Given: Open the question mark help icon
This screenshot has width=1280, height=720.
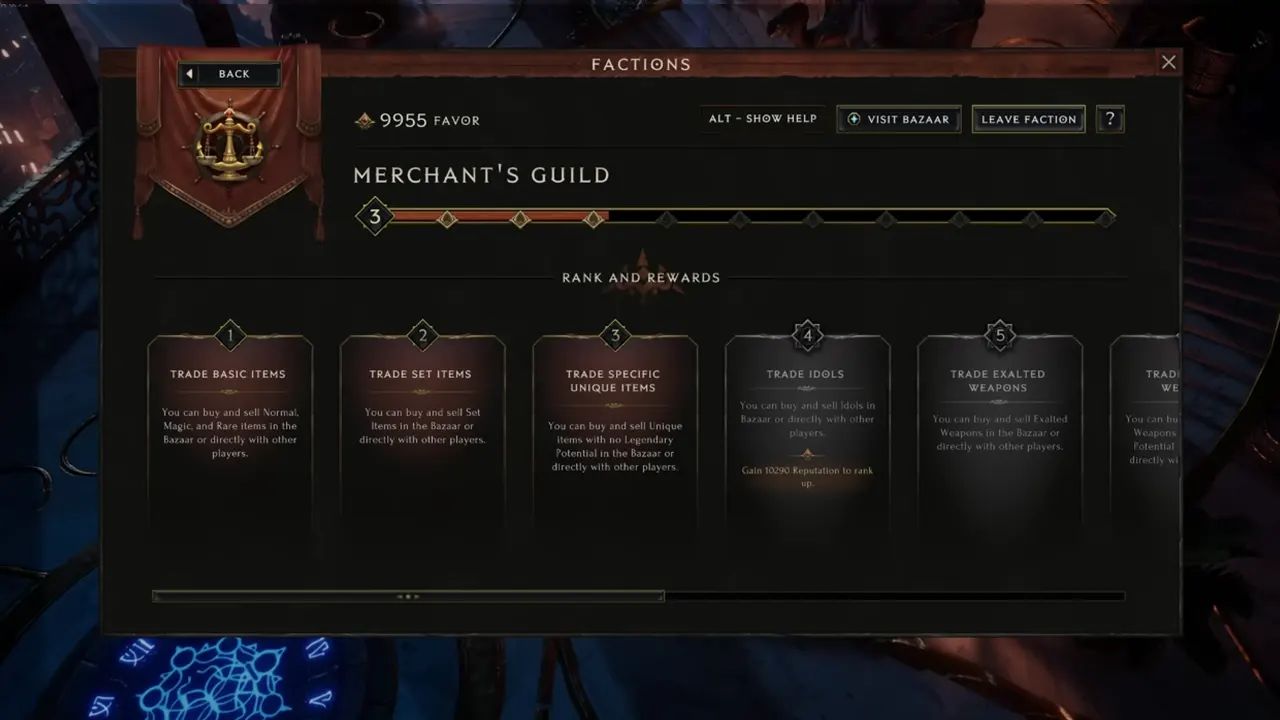Looking at the screenshot, I should click(x=1110, y=118).
